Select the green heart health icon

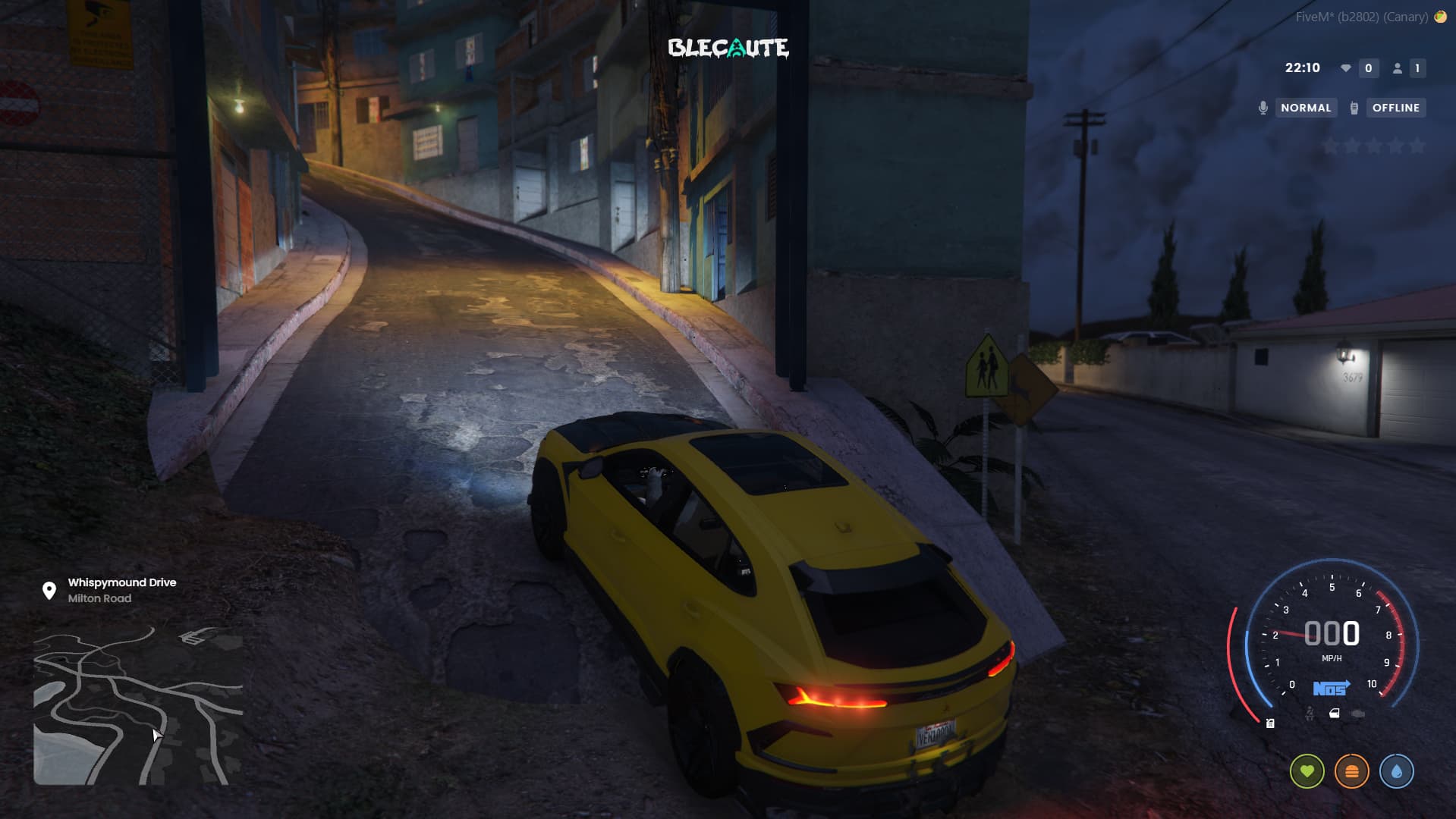tap(1307, 771)
